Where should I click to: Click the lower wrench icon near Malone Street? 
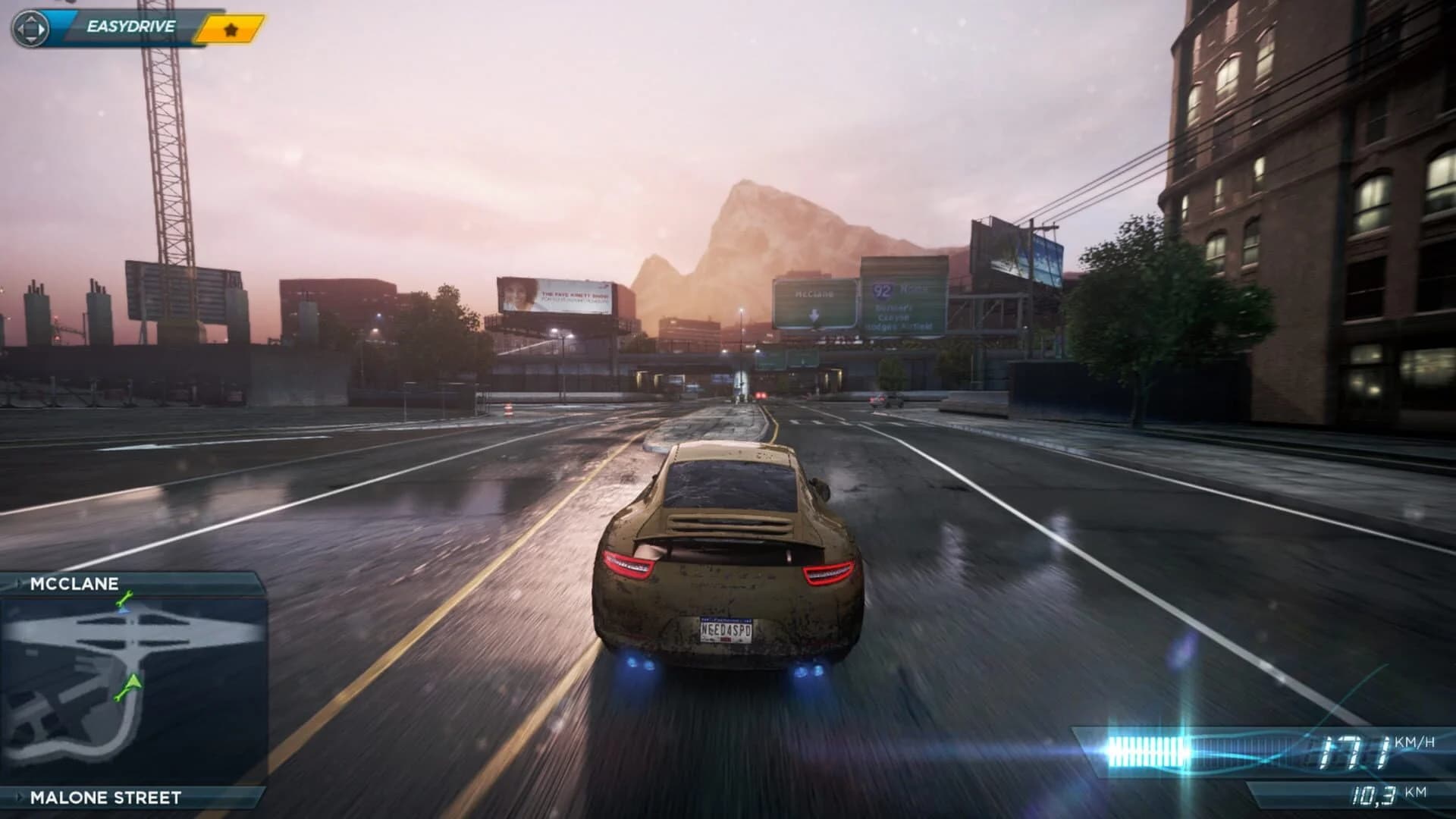[119, 695]
